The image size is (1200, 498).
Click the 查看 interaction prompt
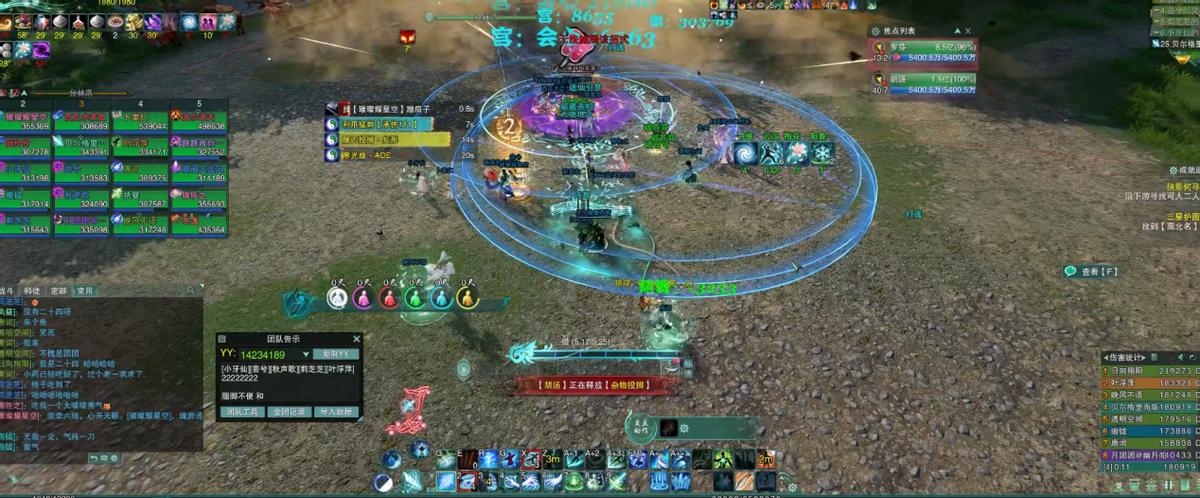click(1091, 271)
